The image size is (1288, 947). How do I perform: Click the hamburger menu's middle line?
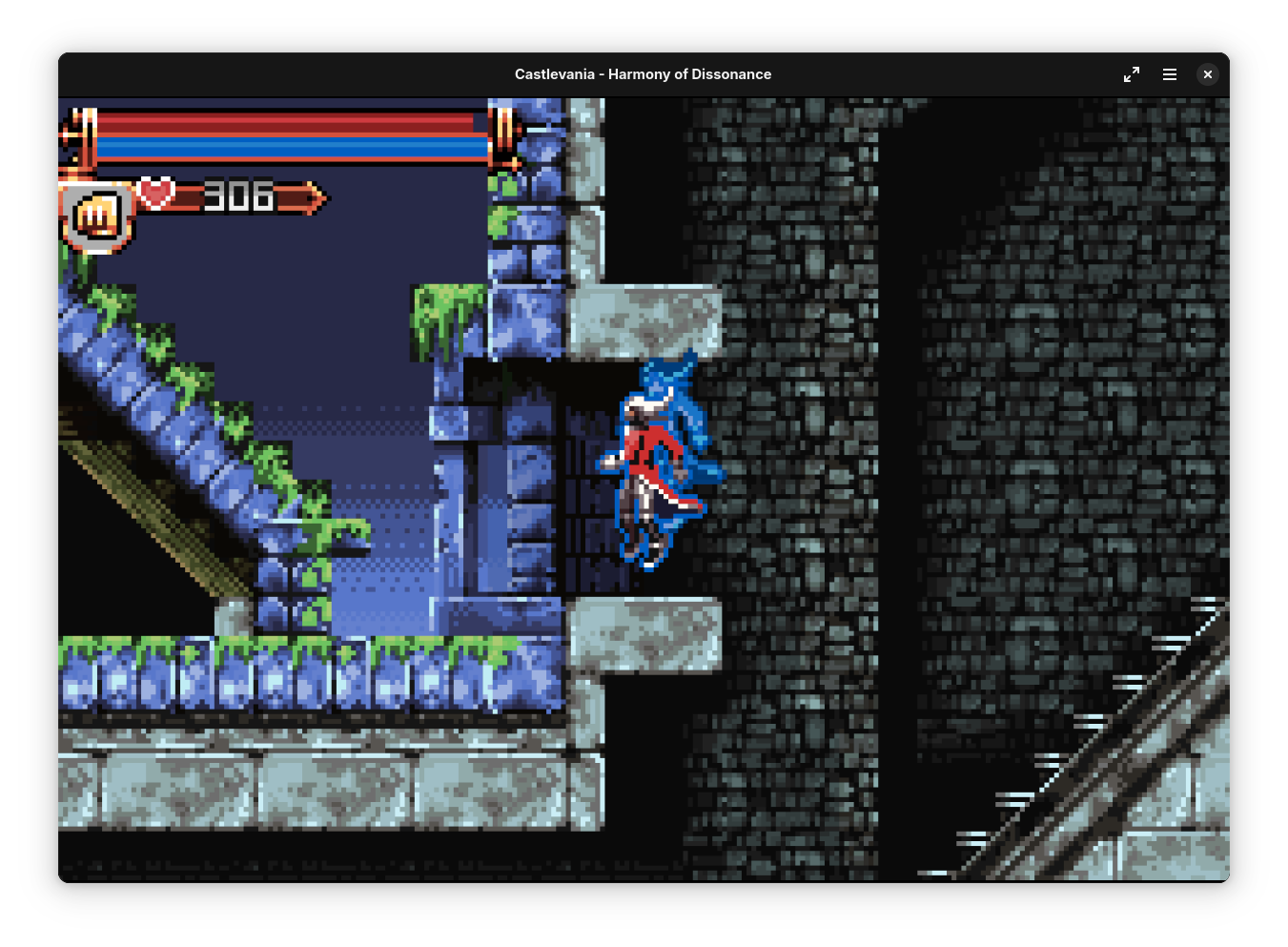pos(1169,73)
